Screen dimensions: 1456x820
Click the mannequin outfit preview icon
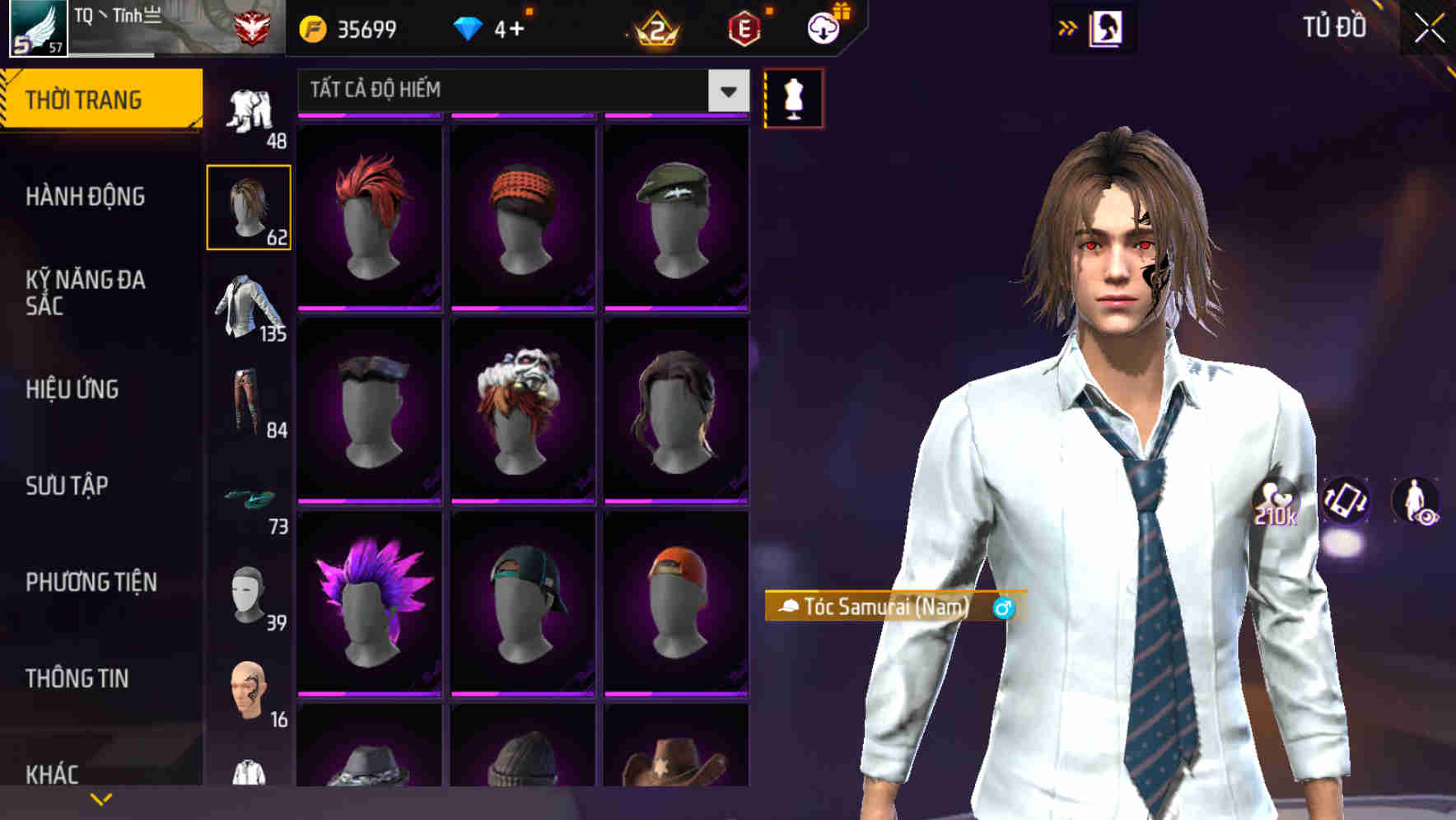coord(793,98)
